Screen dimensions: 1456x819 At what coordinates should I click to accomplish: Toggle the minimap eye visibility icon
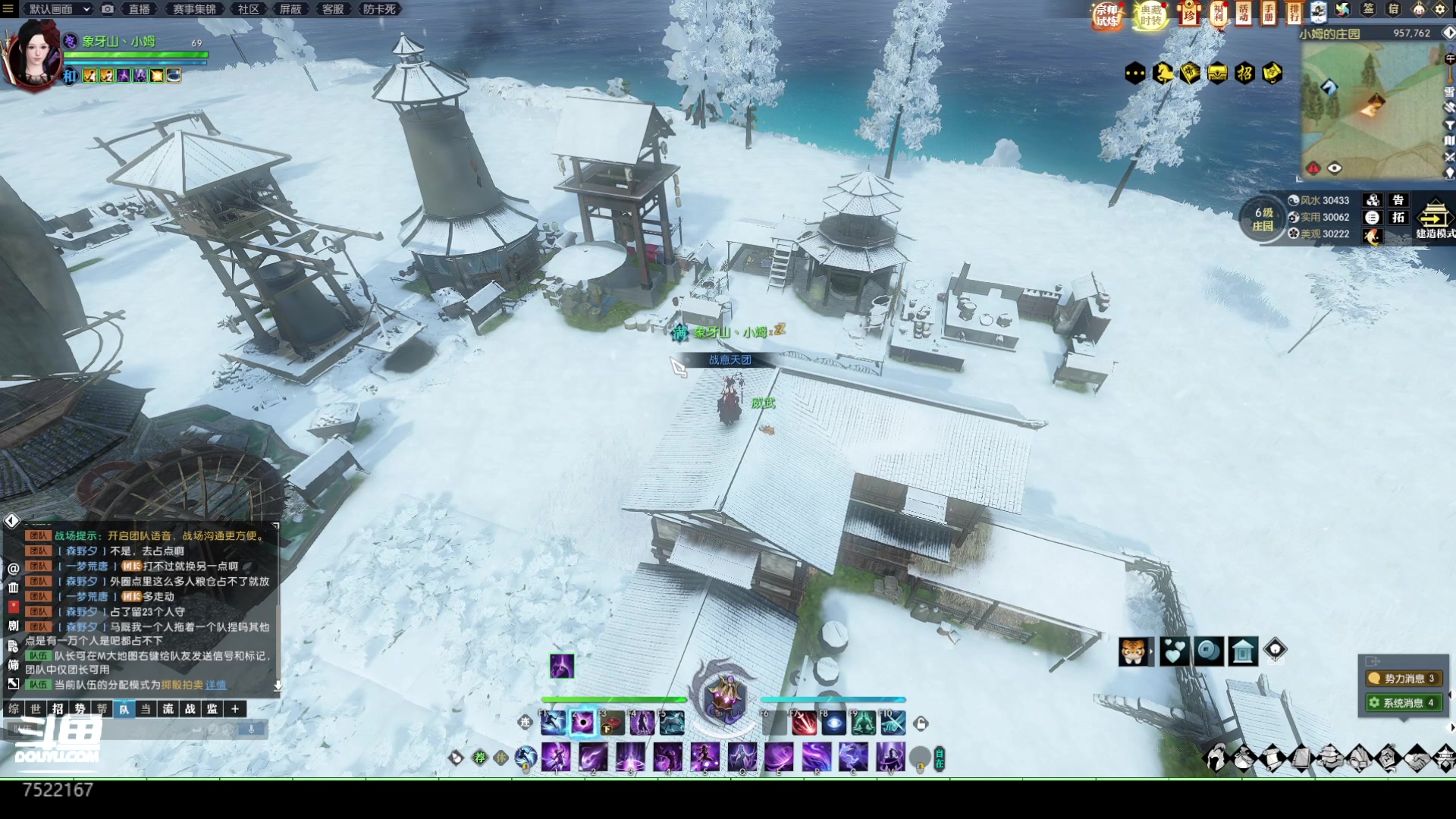pos(1335,168)
